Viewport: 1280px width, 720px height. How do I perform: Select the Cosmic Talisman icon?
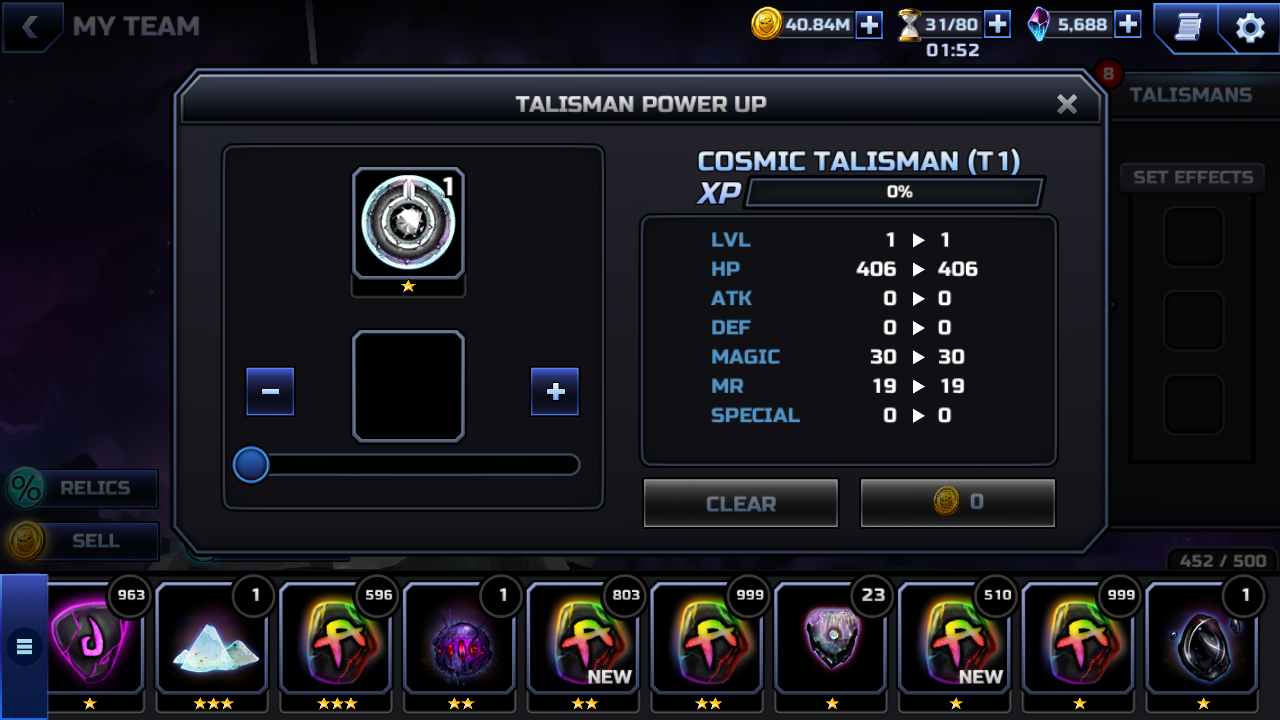pyautogui.click(x=408, y=223)
